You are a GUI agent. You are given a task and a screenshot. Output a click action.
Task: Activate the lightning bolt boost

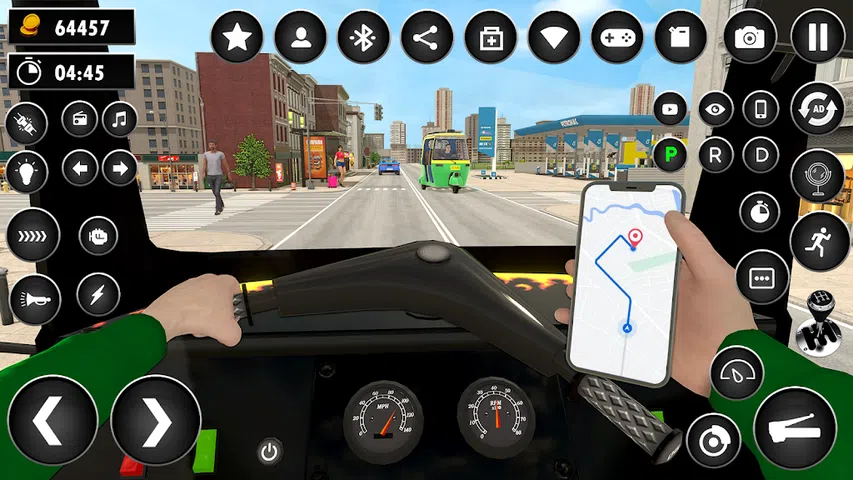tap(98, 294)
